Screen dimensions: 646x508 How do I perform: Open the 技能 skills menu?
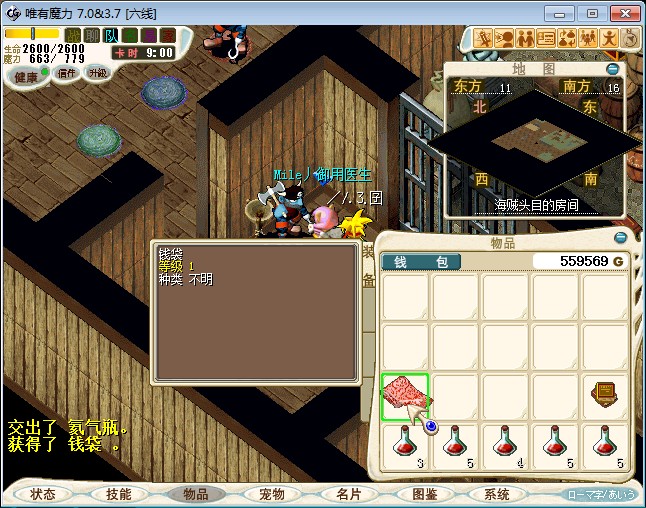pyautogui.click(x=119, y=494)
